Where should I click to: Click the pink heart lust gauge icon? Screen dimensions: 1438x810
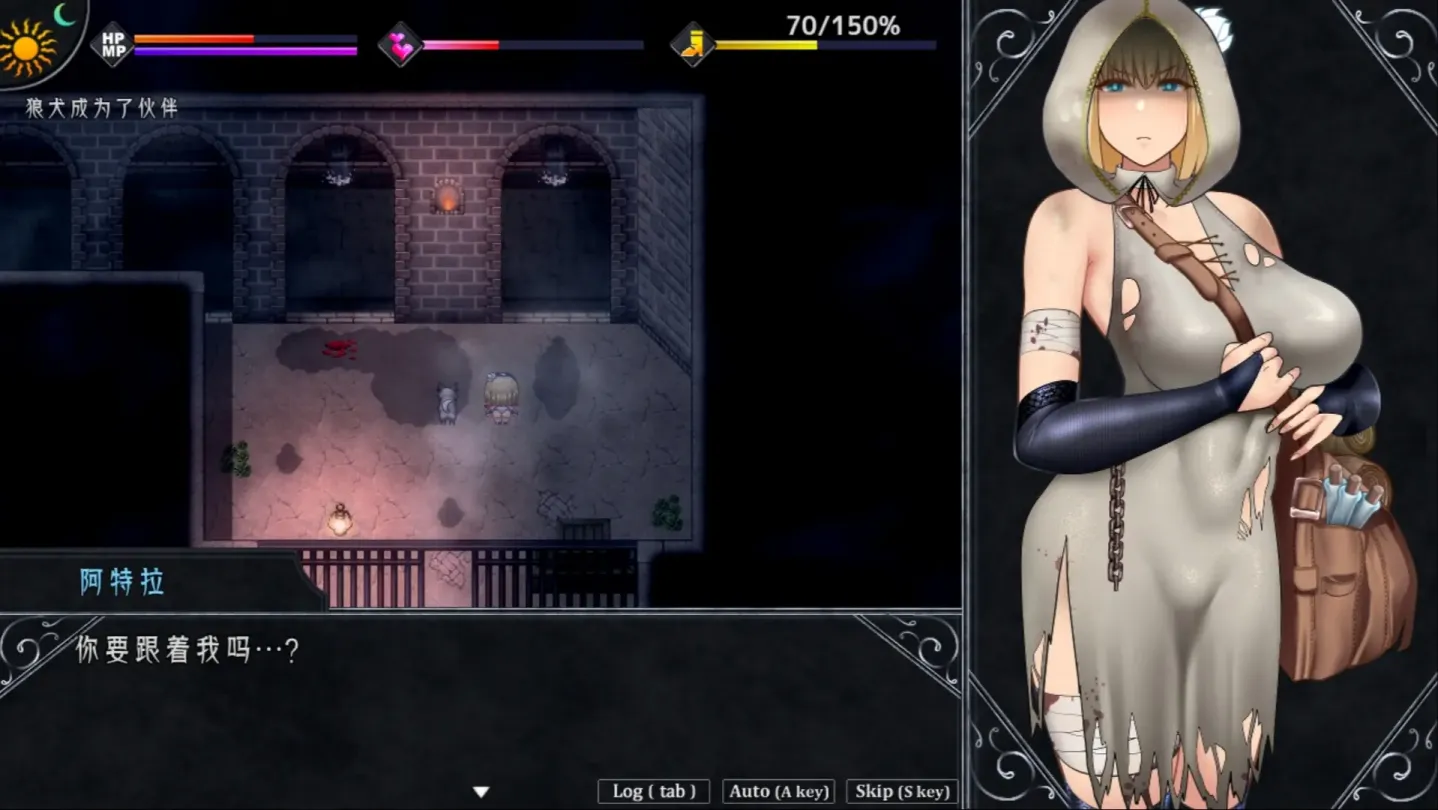[401, 45]
